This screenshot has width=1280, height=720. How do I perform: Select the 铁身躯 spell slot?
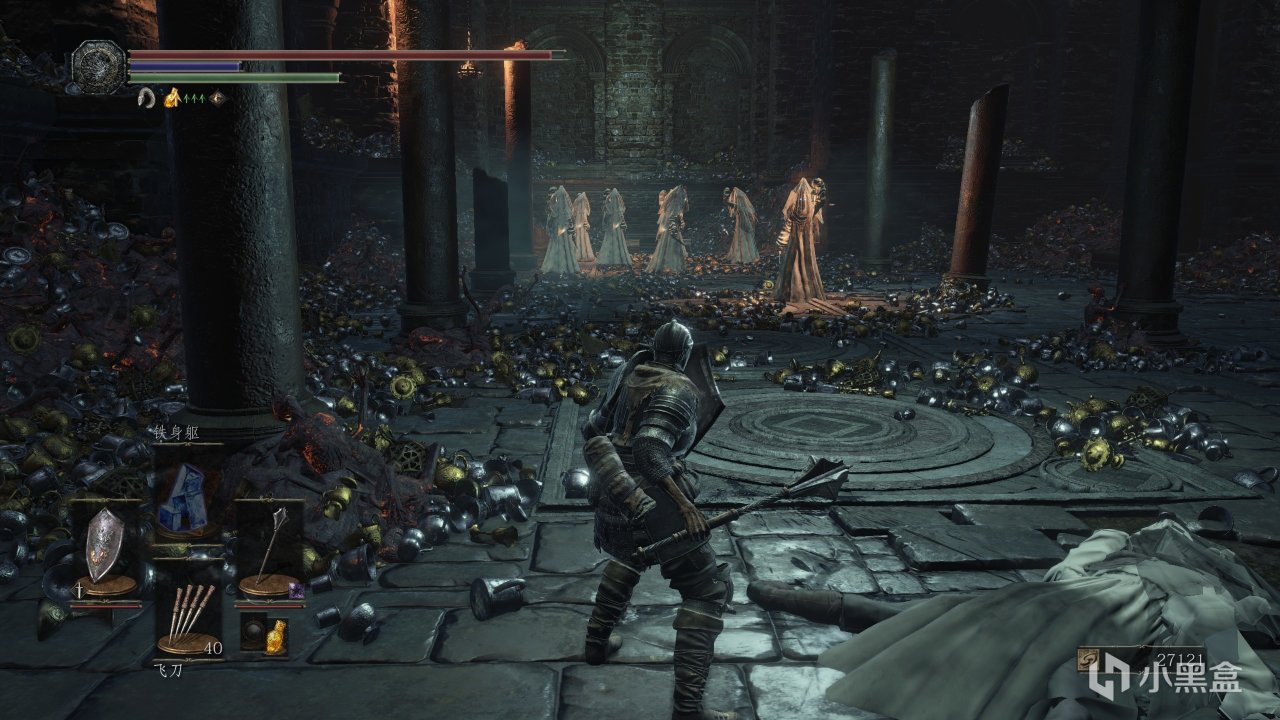[184, 497]
